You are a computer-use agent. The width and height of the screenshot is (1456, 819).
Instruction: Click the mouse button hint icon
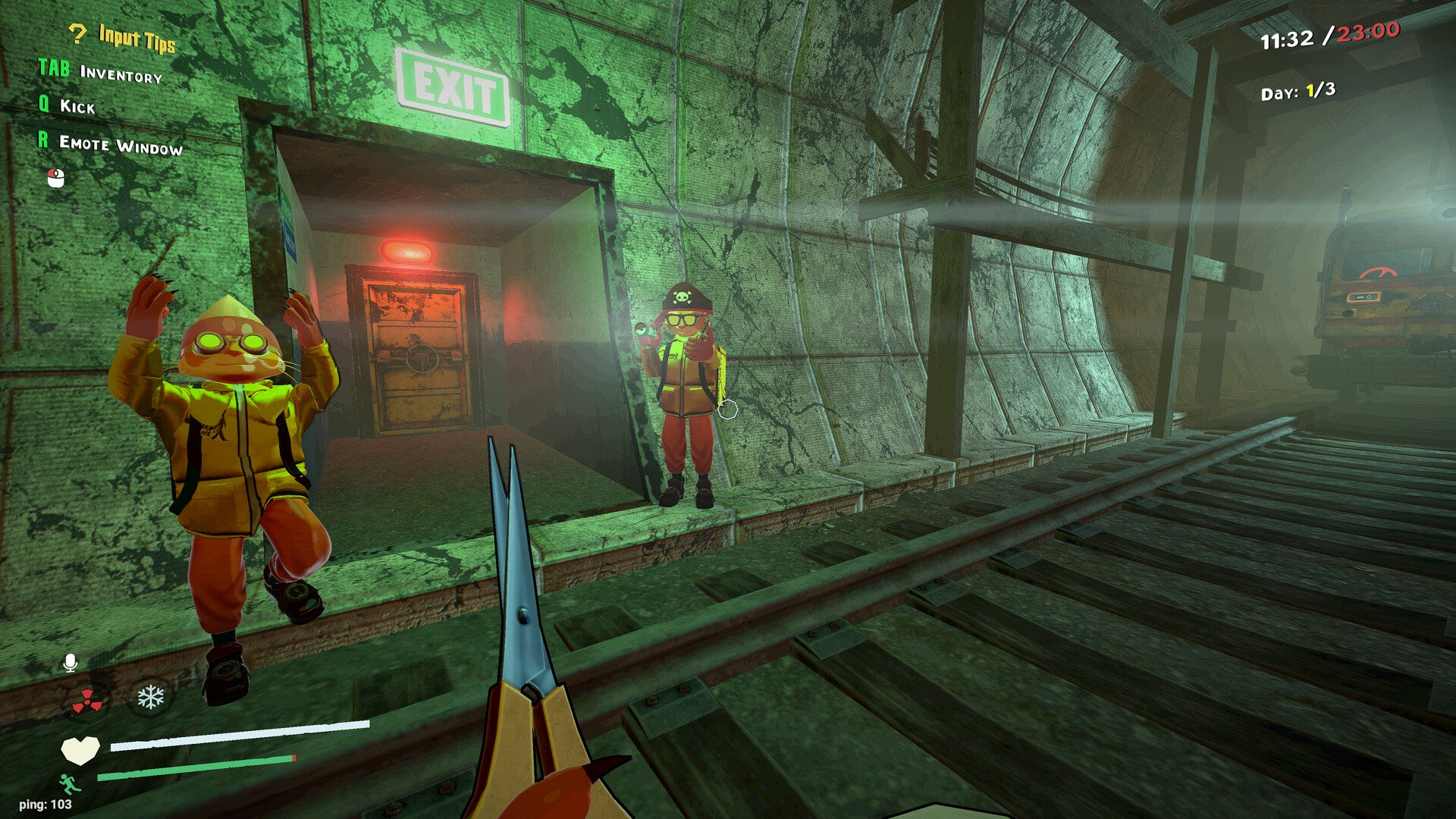[56, 177]
